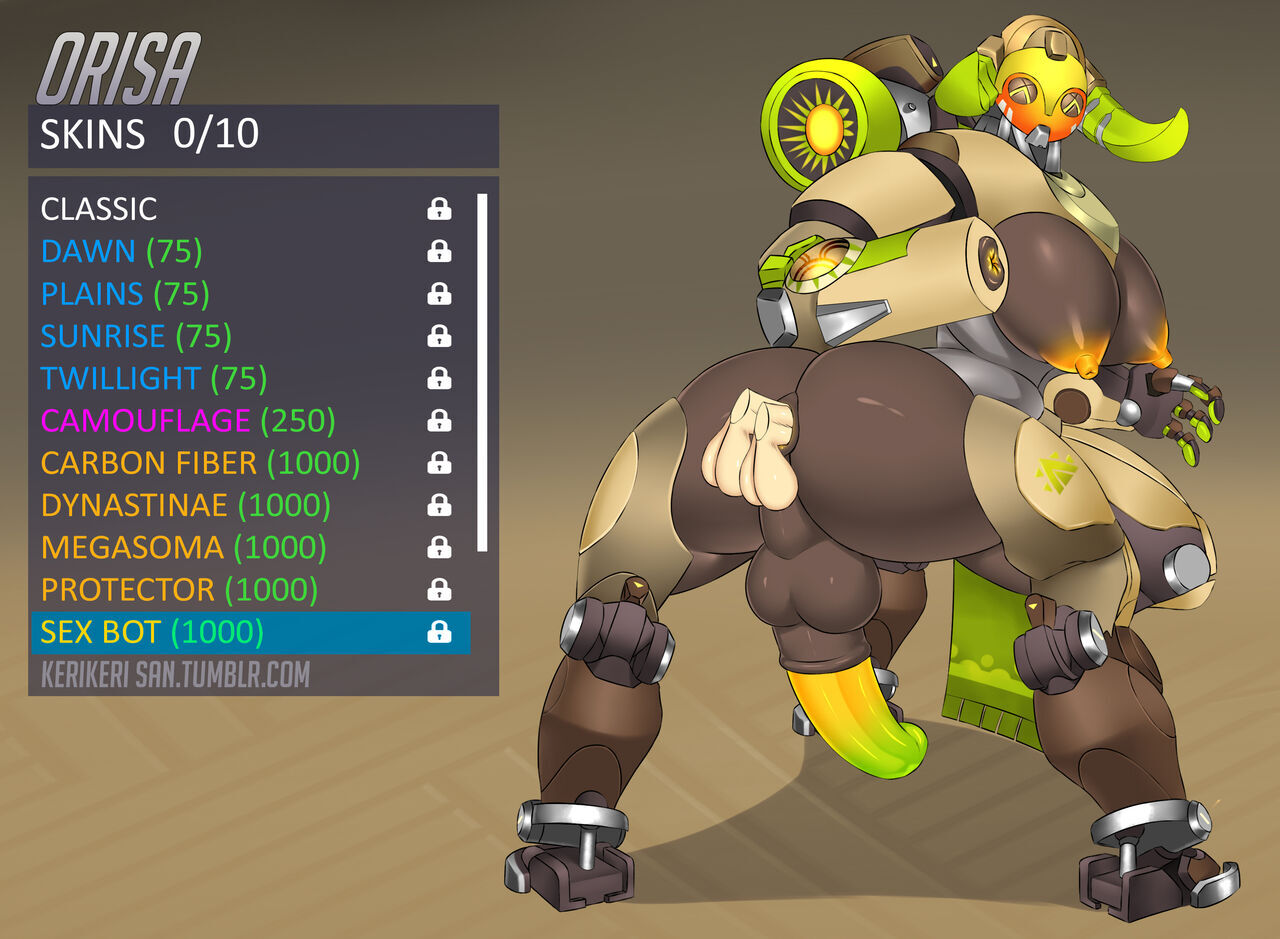This screenshot has width=1280, height=939.
Task: Select the Carbon Fiber skin
Action: point(200,463)
